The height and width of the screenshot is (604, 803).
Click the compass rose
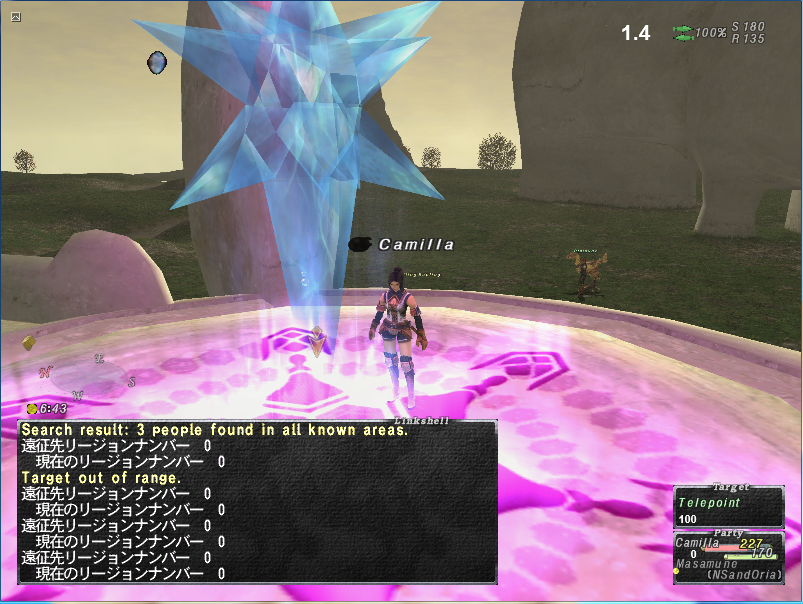88,374
